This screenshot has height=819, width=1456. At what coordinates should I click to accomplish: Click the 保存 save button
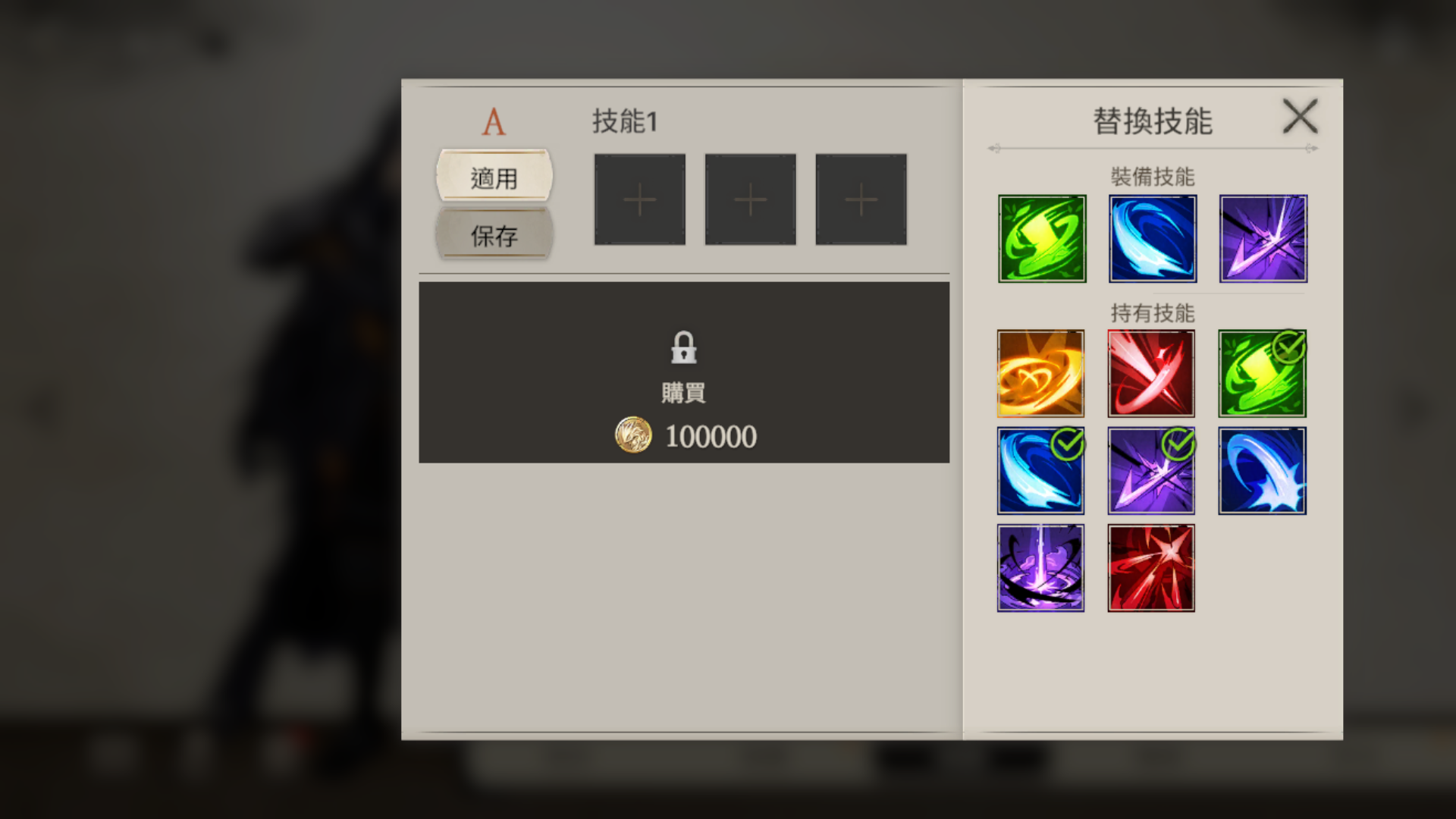coord(494,235)
